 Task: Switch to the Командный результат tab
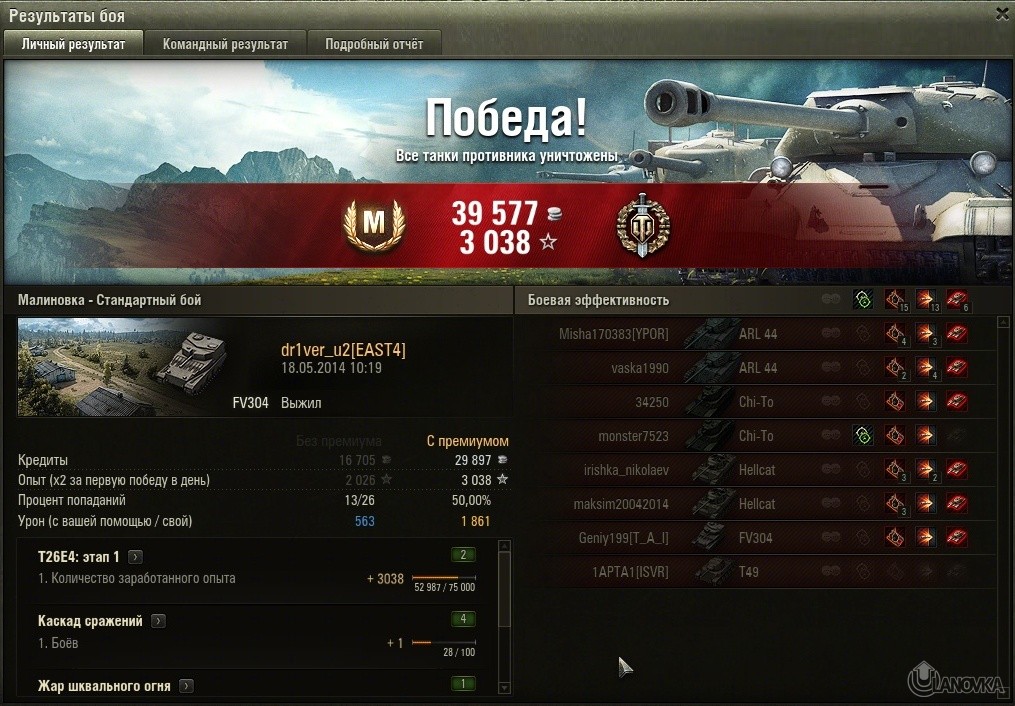pos(225,44)
